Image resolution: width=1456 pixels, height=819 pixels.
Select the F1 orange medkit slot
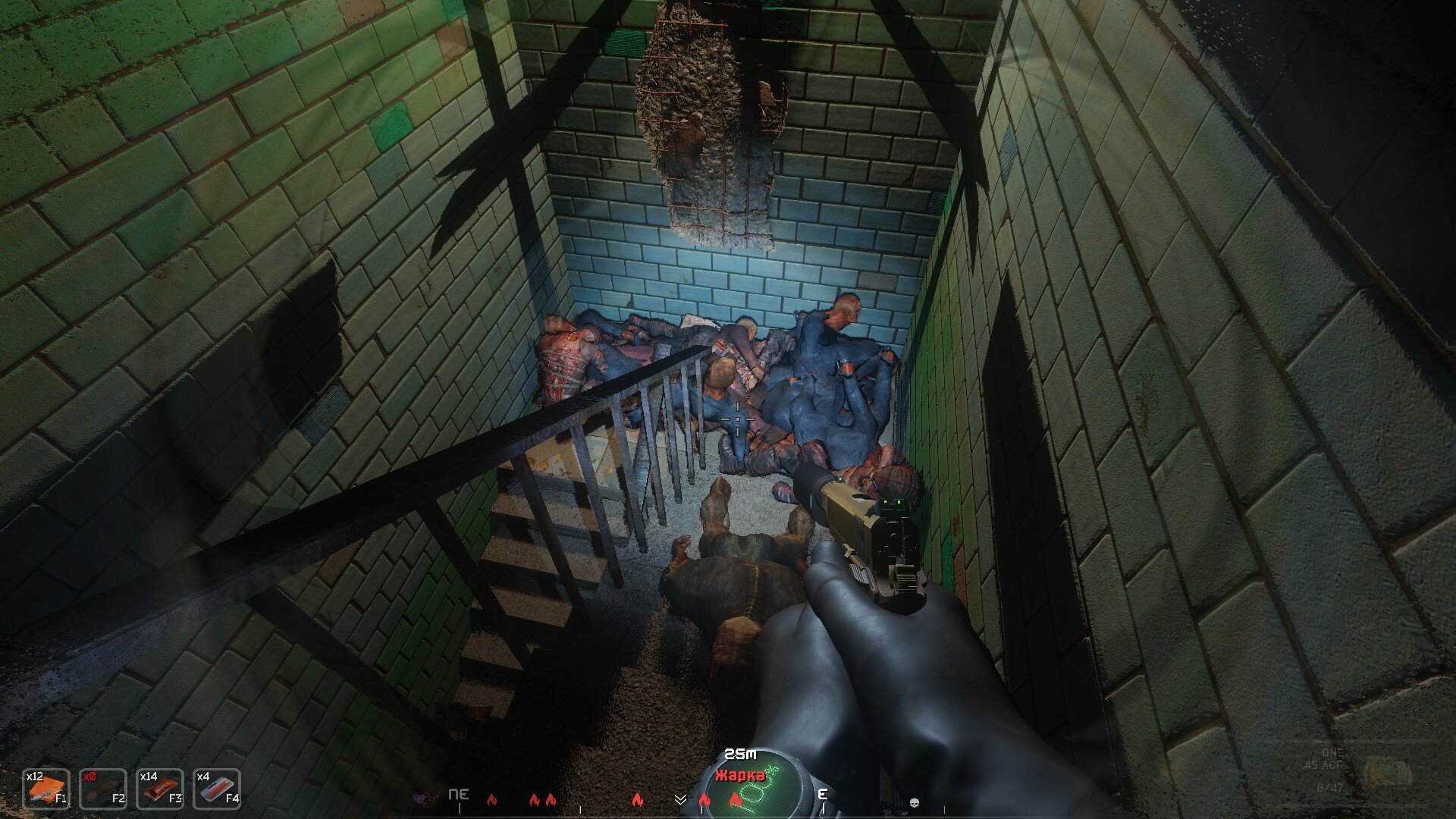click(46, 789)
